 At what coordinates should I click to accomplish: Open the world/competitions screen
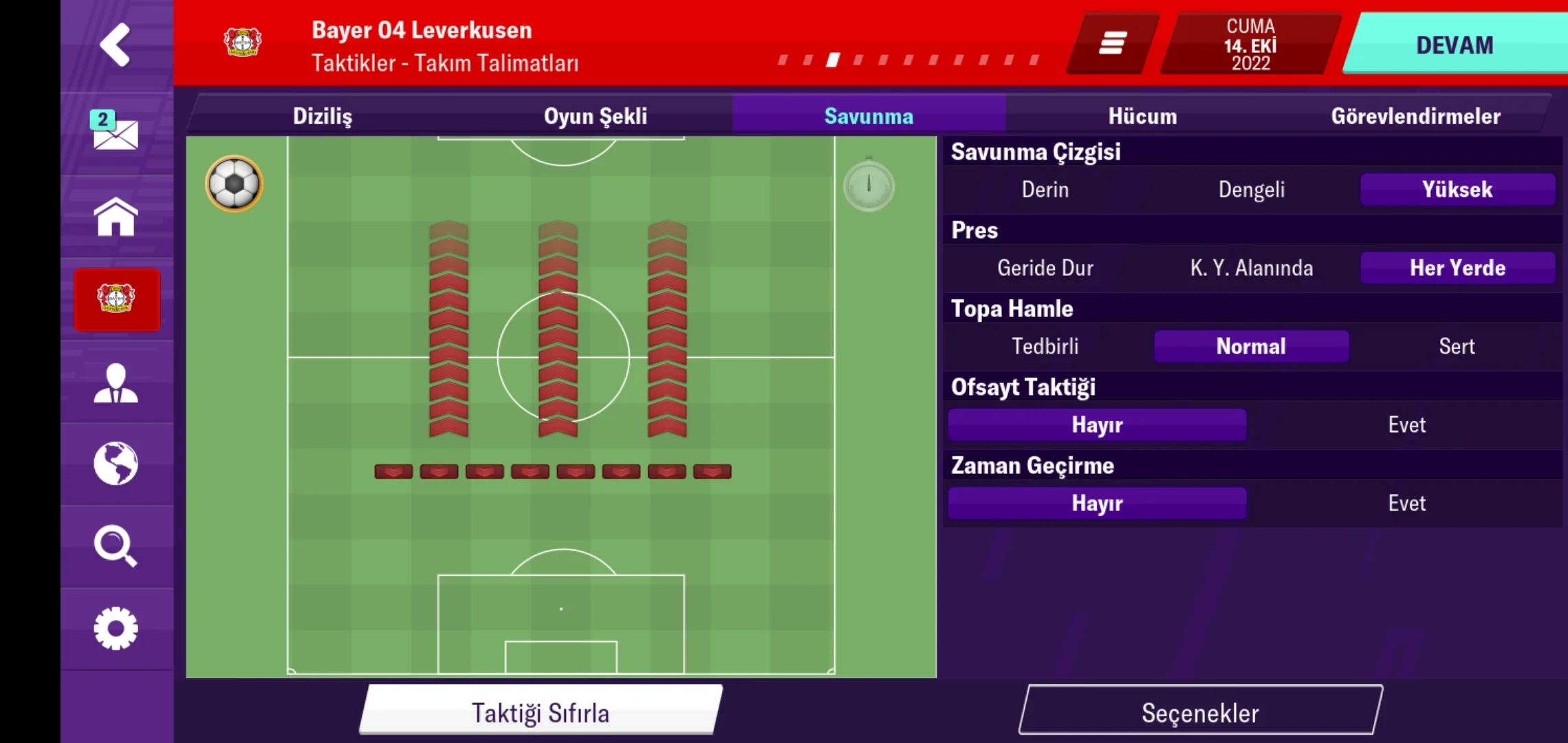coord(116,464)
